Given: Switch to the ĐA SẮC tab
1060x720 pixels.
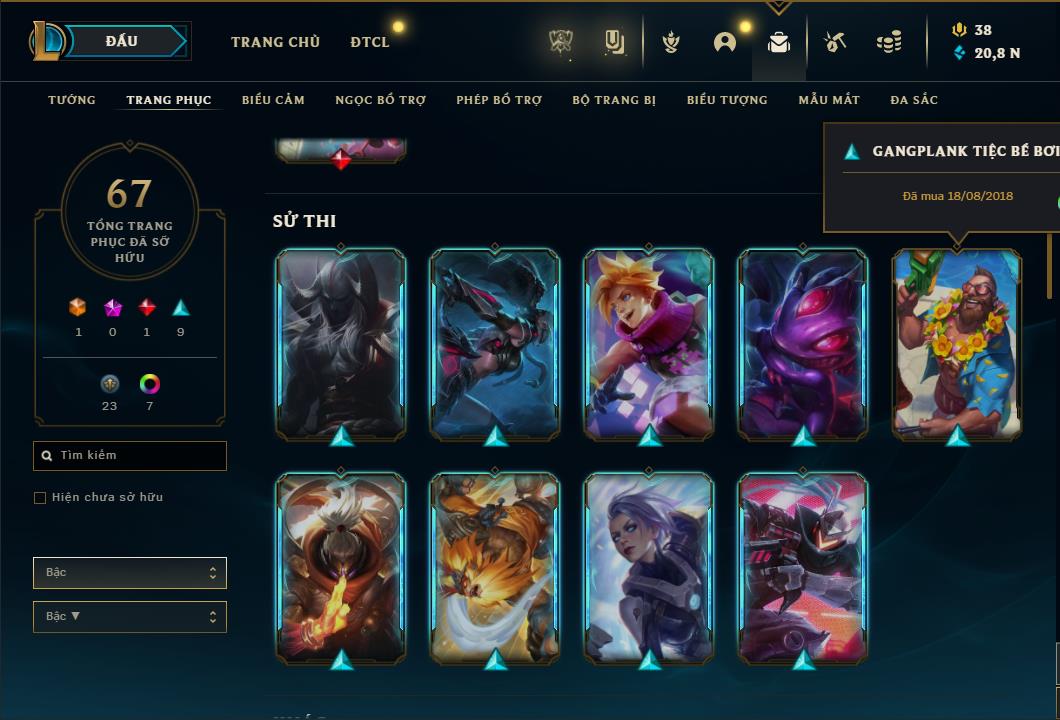Looking at the screenshot, I should pos(914,100).
